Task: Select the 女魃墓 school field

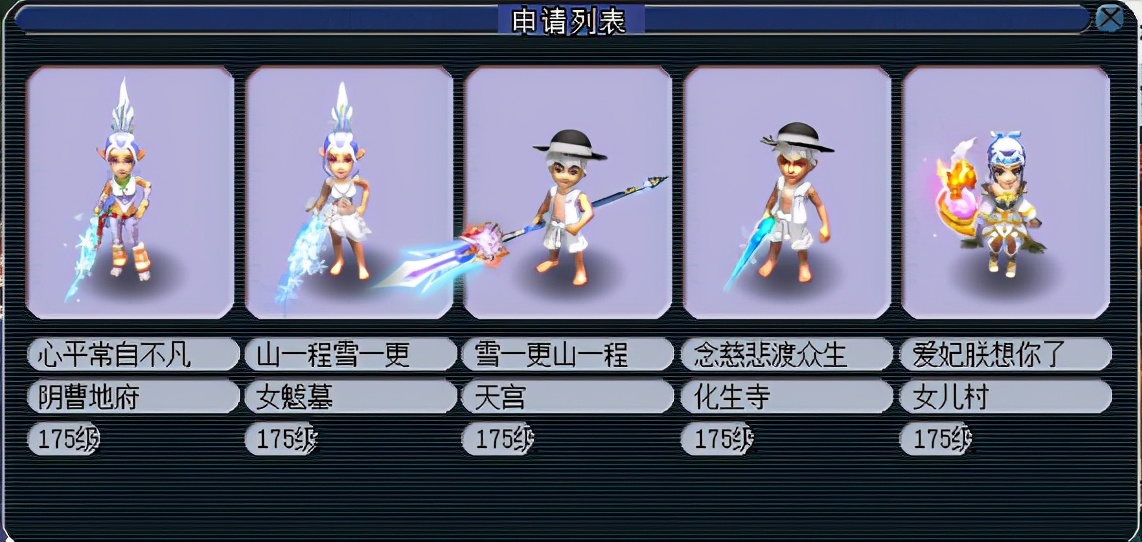Action: [x=350, y=397]
